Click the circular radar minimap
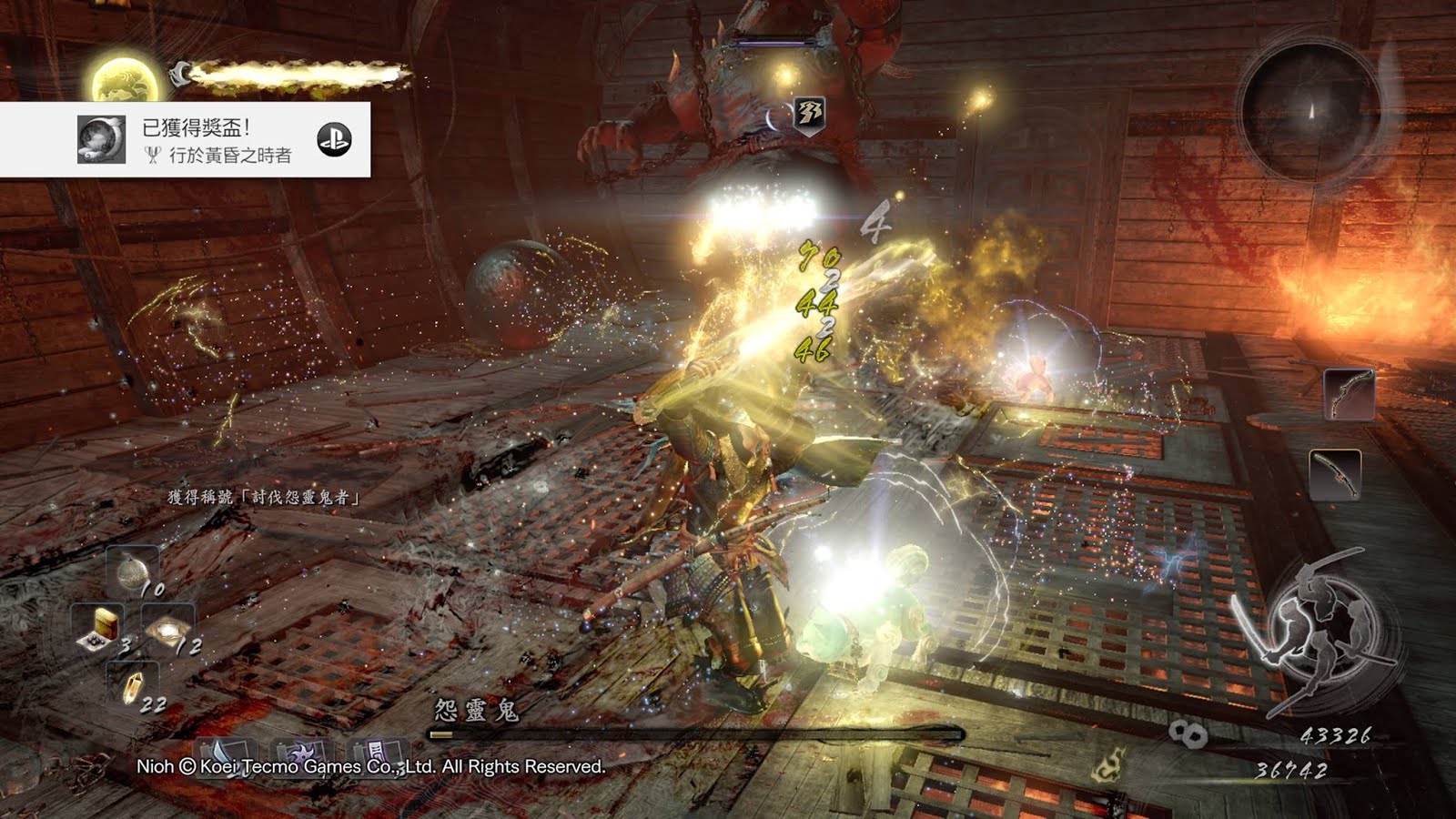1456x819 pixels. 1311,107
